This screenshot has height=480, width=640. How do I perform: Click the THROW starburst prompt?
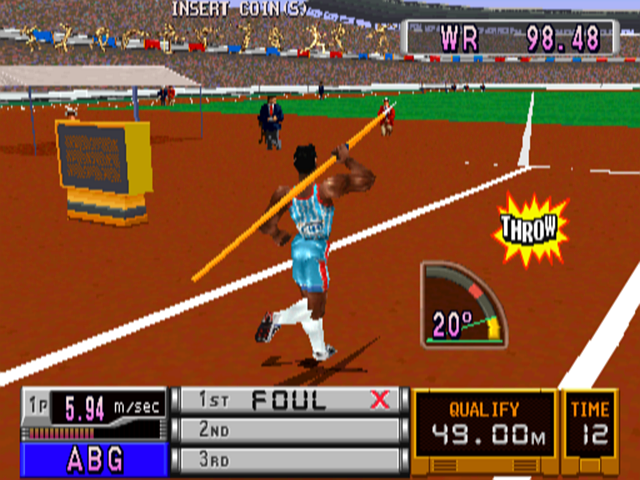pyautogui.click(x=531, y=231)
